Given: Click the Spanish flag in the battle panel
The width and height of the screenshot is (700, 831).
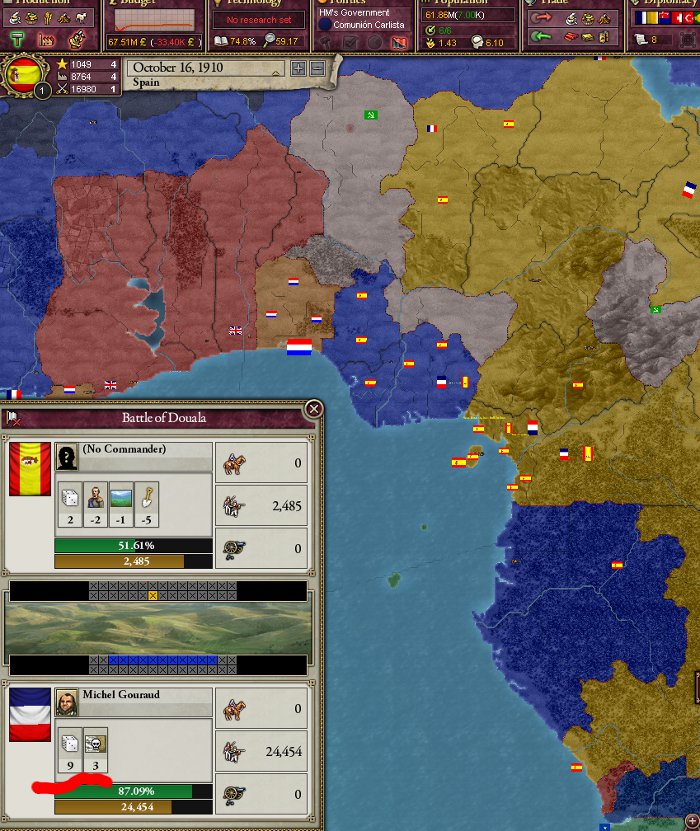Looking at the screenshot, I should tap(29, 469).
